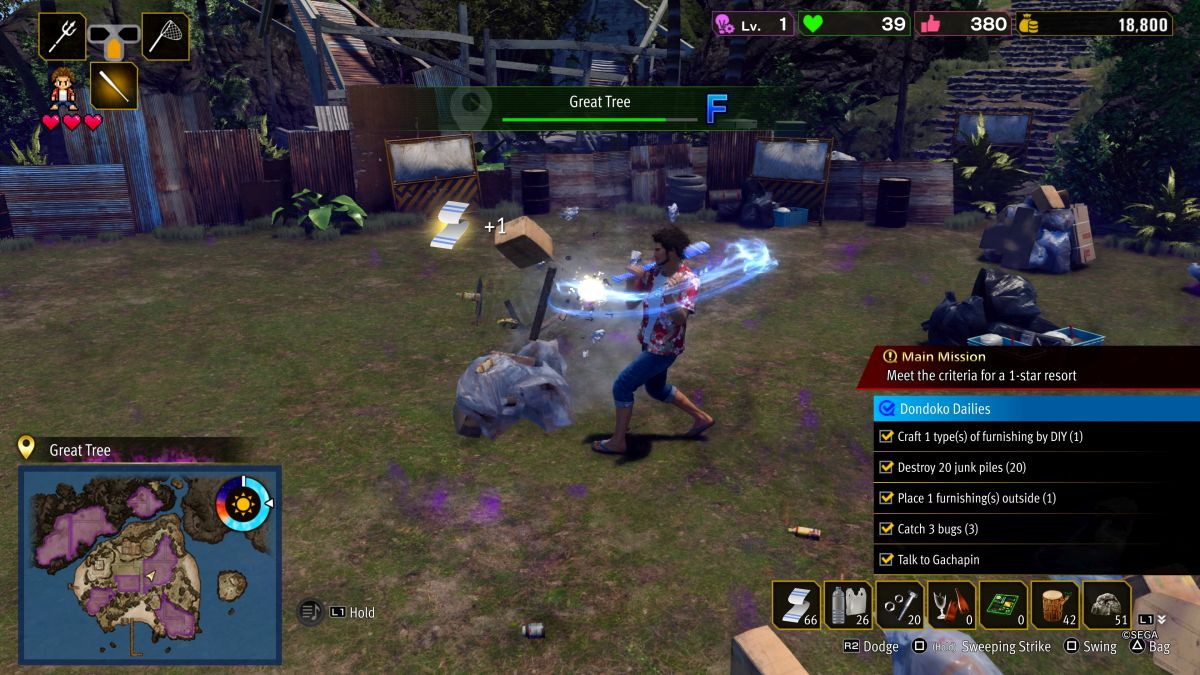Select the plastic bottles material slot
The width and height of the screenshot is (1200, 675).
(x=849, y=605)
